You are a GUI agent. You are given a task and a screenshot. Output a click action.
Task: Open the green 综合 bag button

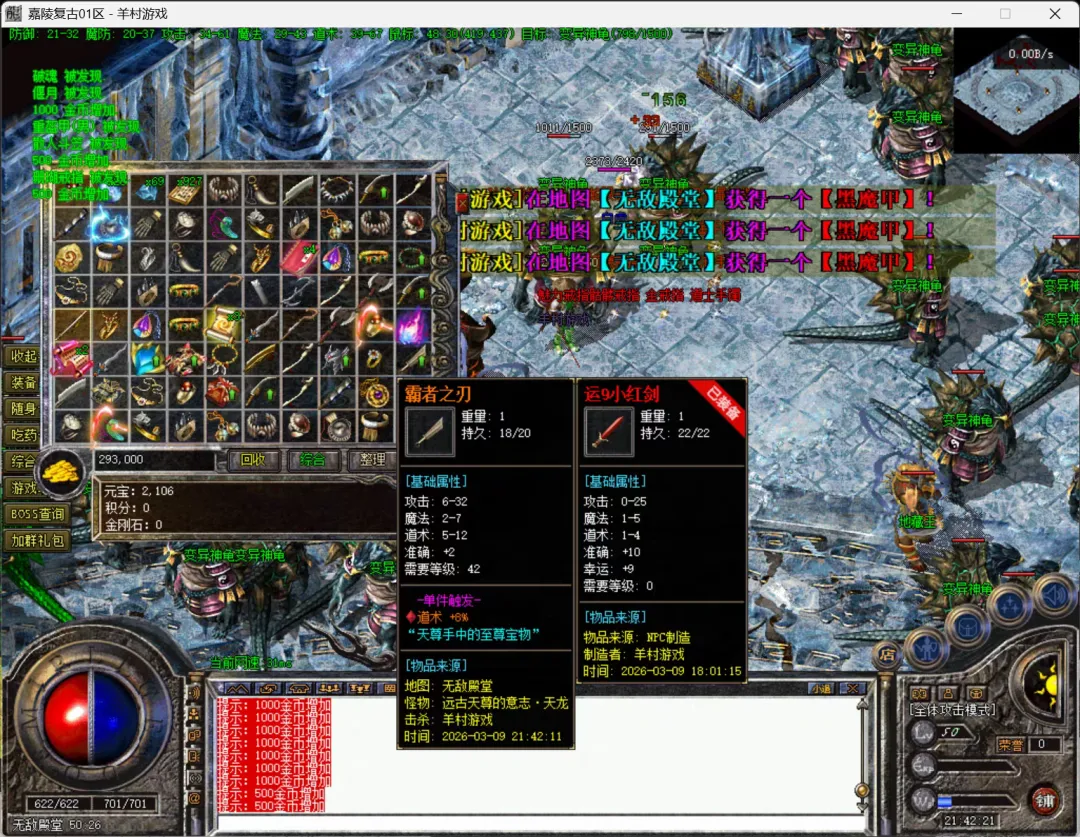pyautogui.click(x=312, y=460)
